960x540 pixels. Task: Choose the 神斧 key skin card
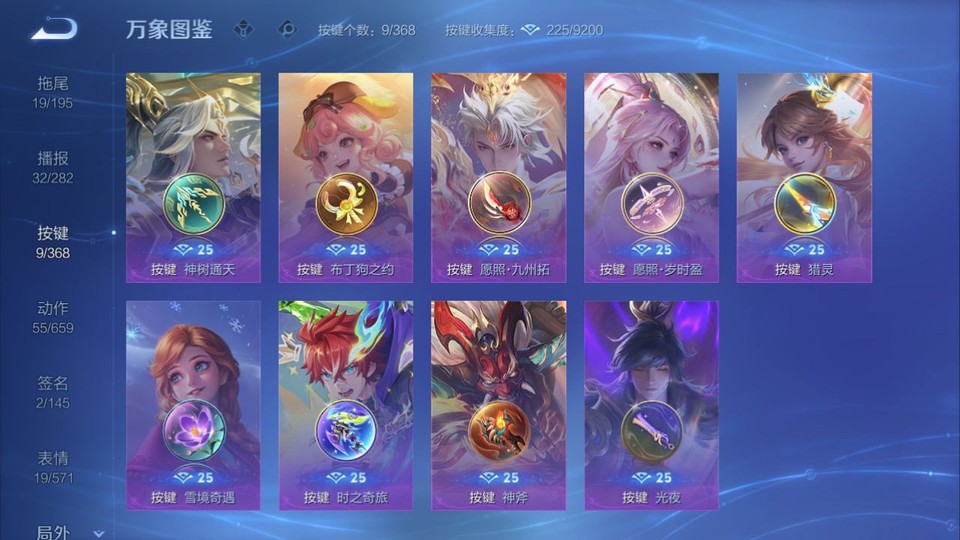[x=498, y=405]
